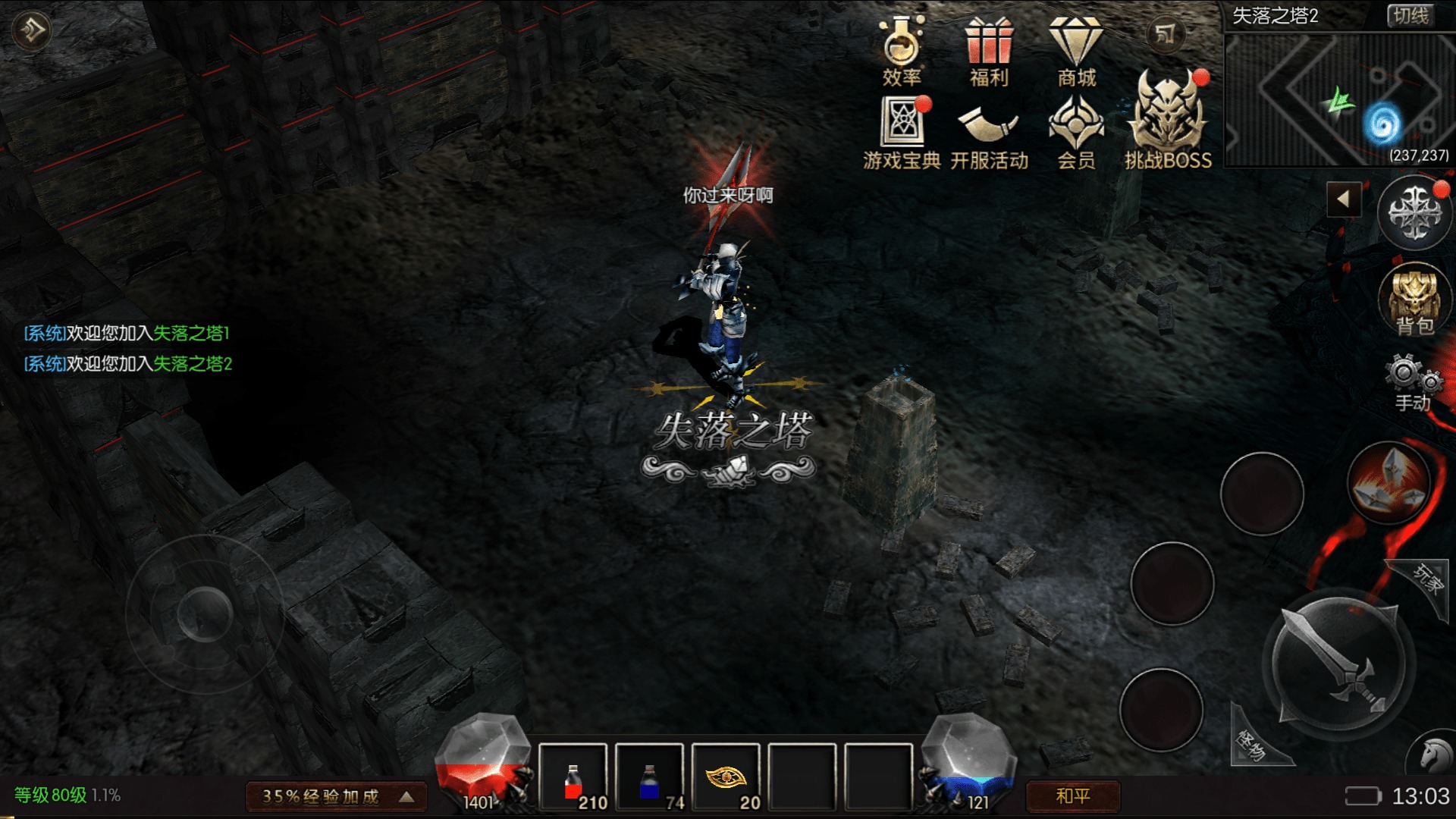1456x819 pixels.
Task: Use the golden eye item slot
Action: (x=726, y=778)
